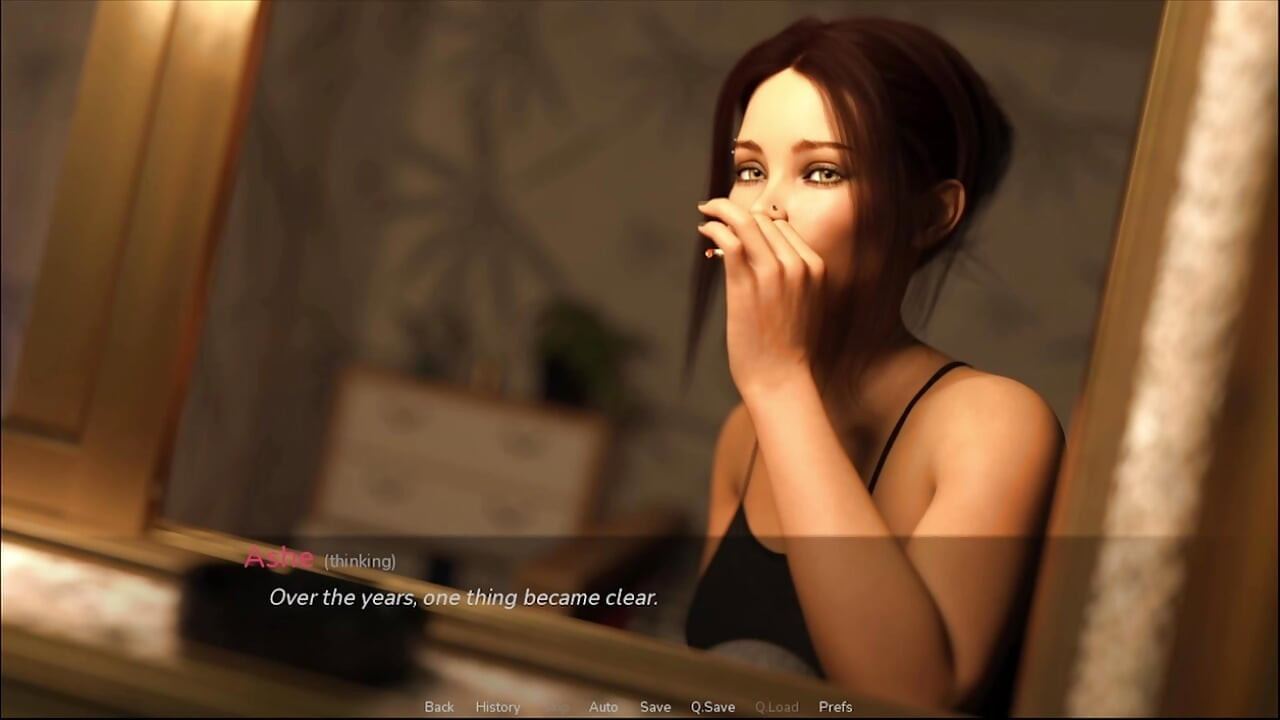The width and height of the screenshot is (1280, 720).
Task: Load the quicksave using Q.Load
Action: click(776, 707)
